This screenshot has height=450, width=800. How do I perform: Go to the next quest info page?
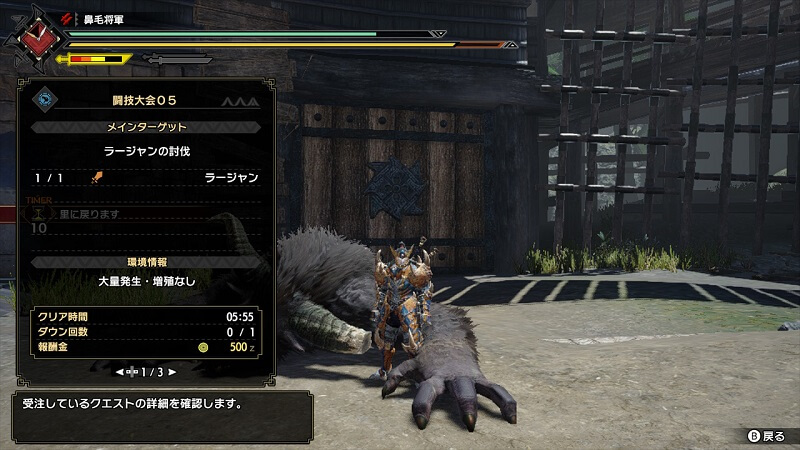point(171,372)
